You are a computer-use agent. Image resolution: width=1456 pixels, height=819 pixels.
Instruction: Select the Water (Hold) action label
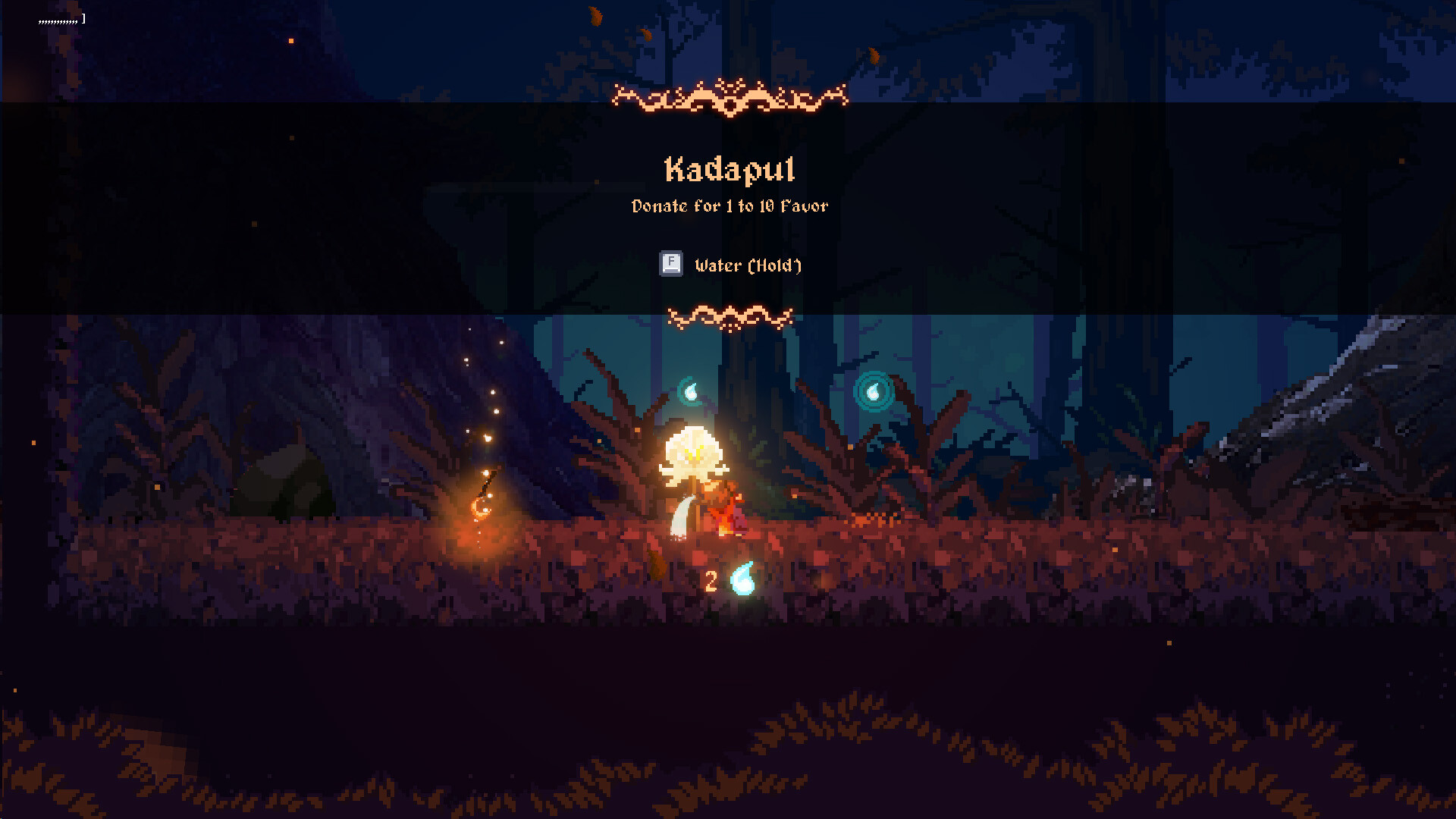click(748, 265)
